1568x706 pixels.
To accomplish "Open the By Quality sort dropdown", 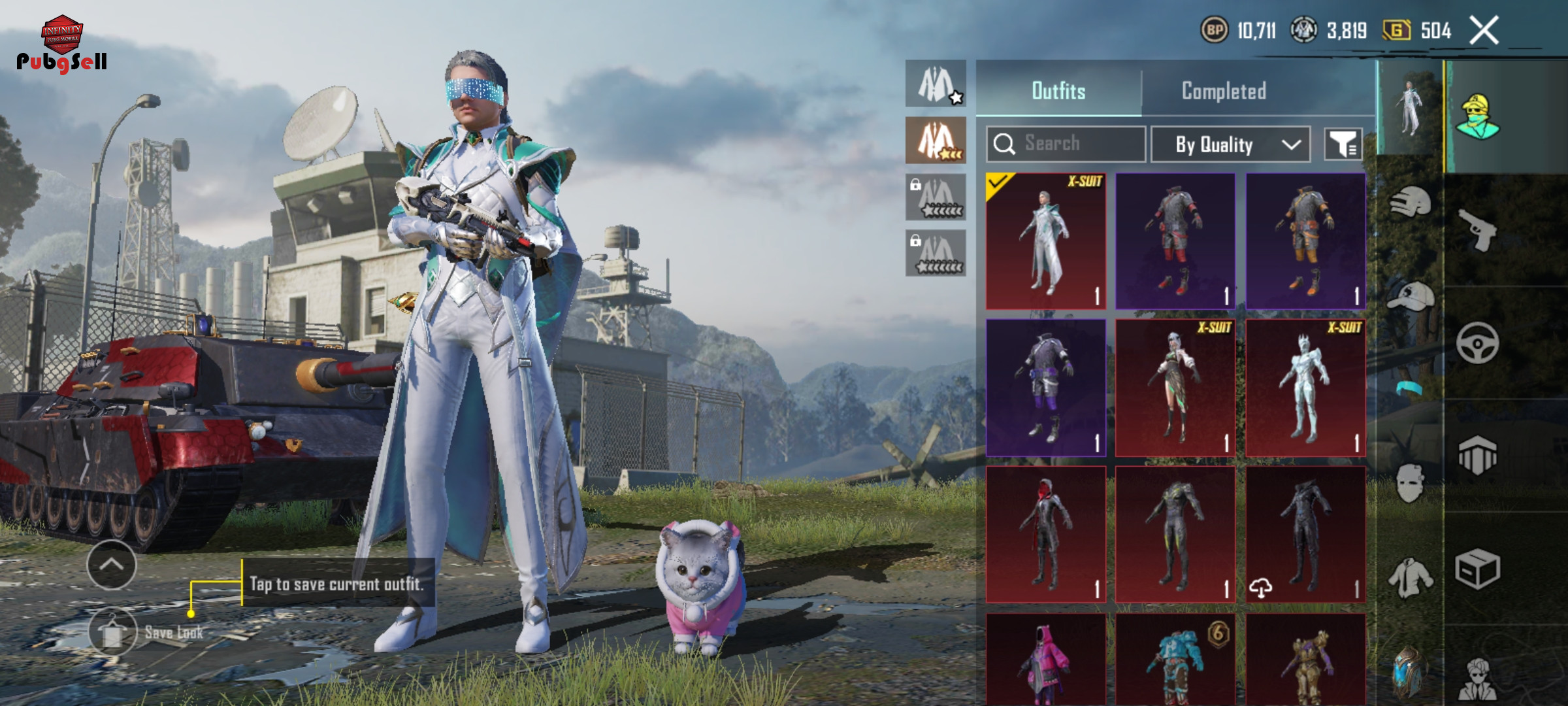I will tap(1230, 144).
